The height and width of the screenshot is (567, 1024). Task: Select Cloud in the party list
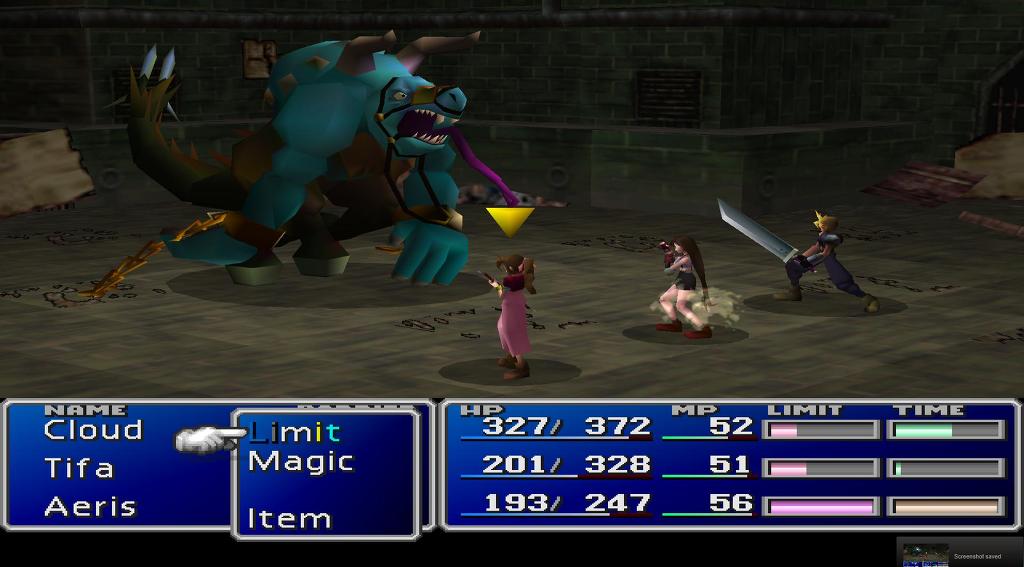[93, 431]
